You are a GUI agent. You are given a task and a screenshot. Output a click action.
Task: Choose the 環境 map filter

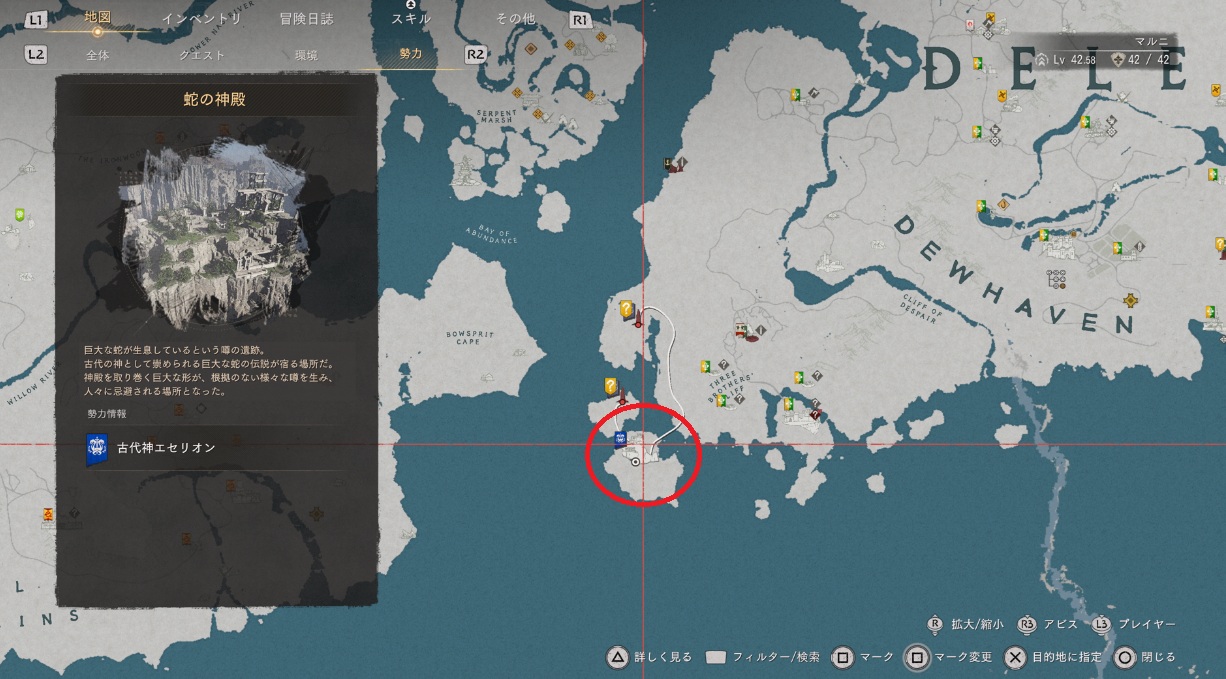(x=305, y=55)
